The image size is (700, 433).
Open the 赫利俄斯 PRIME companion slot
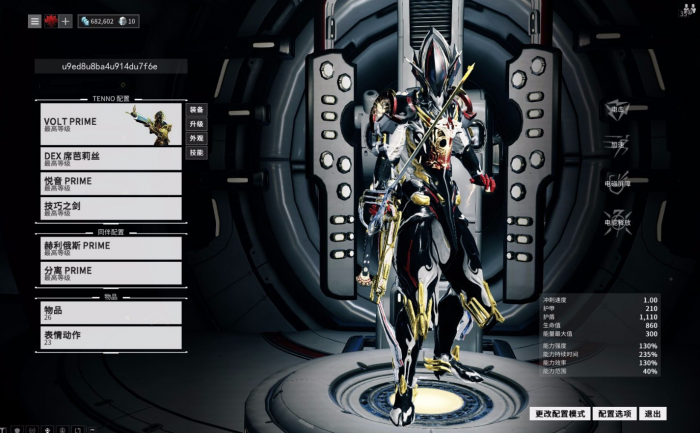tap(110, 248)
